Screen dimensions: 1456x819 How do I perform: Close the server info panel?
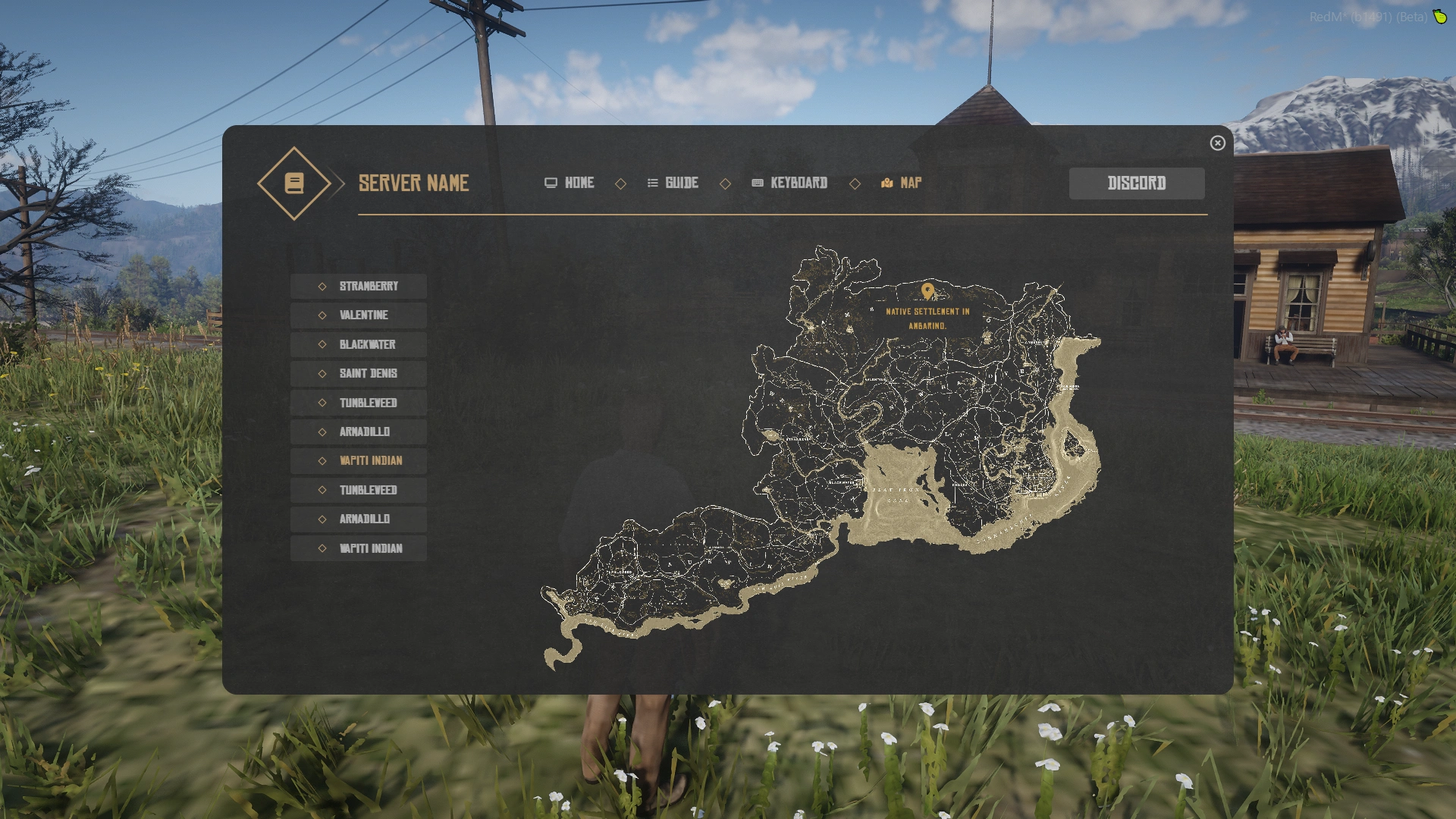click(1217, 143)
